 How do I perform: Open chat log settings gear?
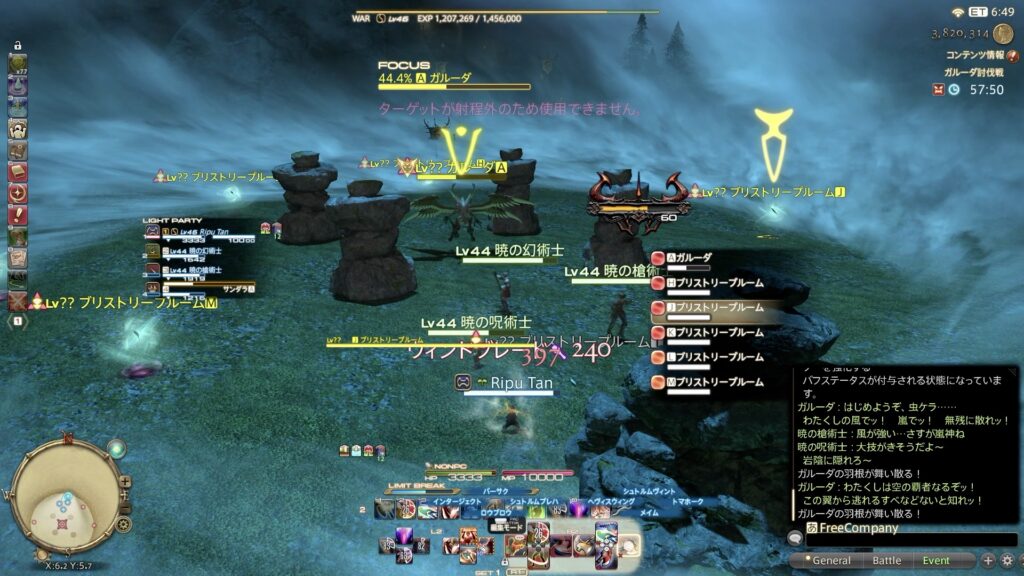(1007, 560)
